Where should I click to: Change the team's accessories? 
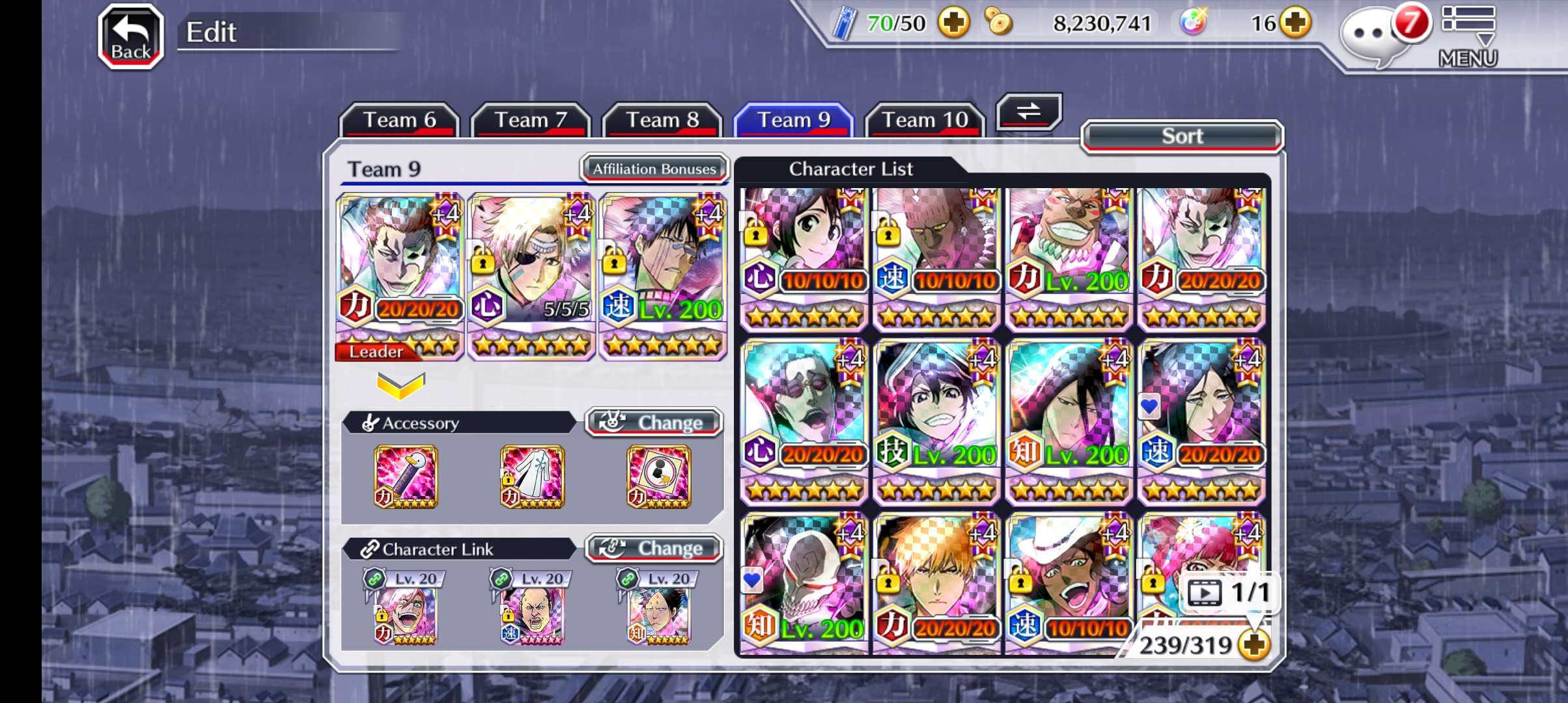(x=654, y=422)
